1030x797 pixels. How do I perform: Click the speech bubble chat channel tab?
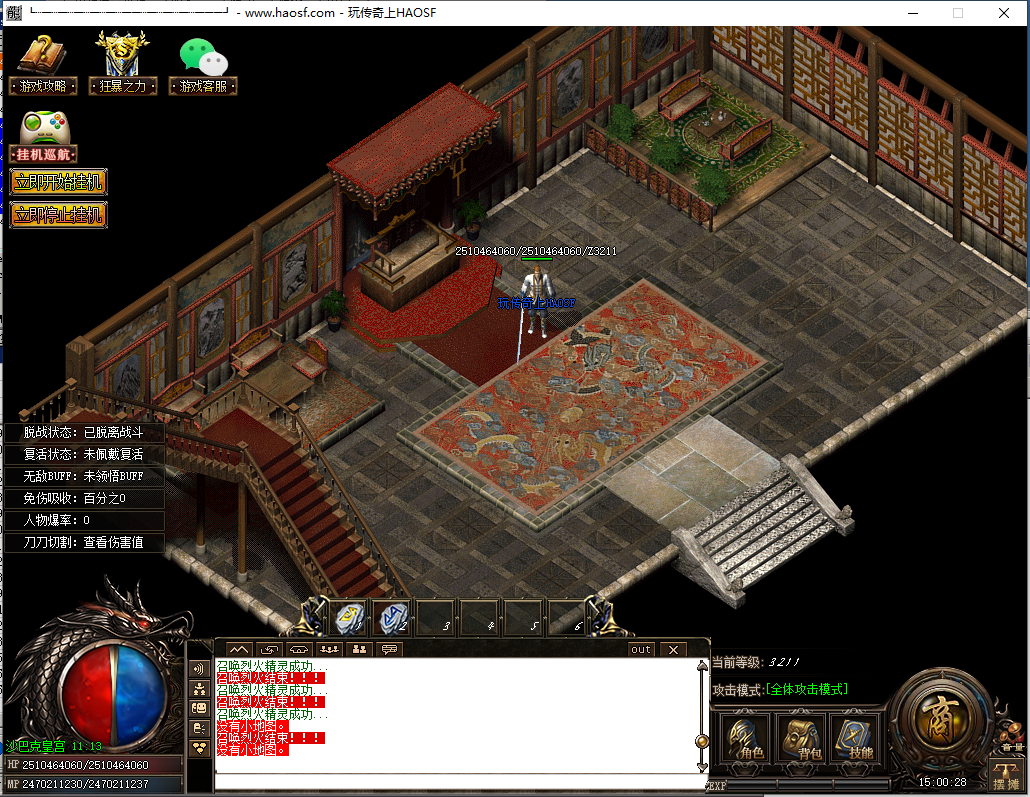click(388, 649)
